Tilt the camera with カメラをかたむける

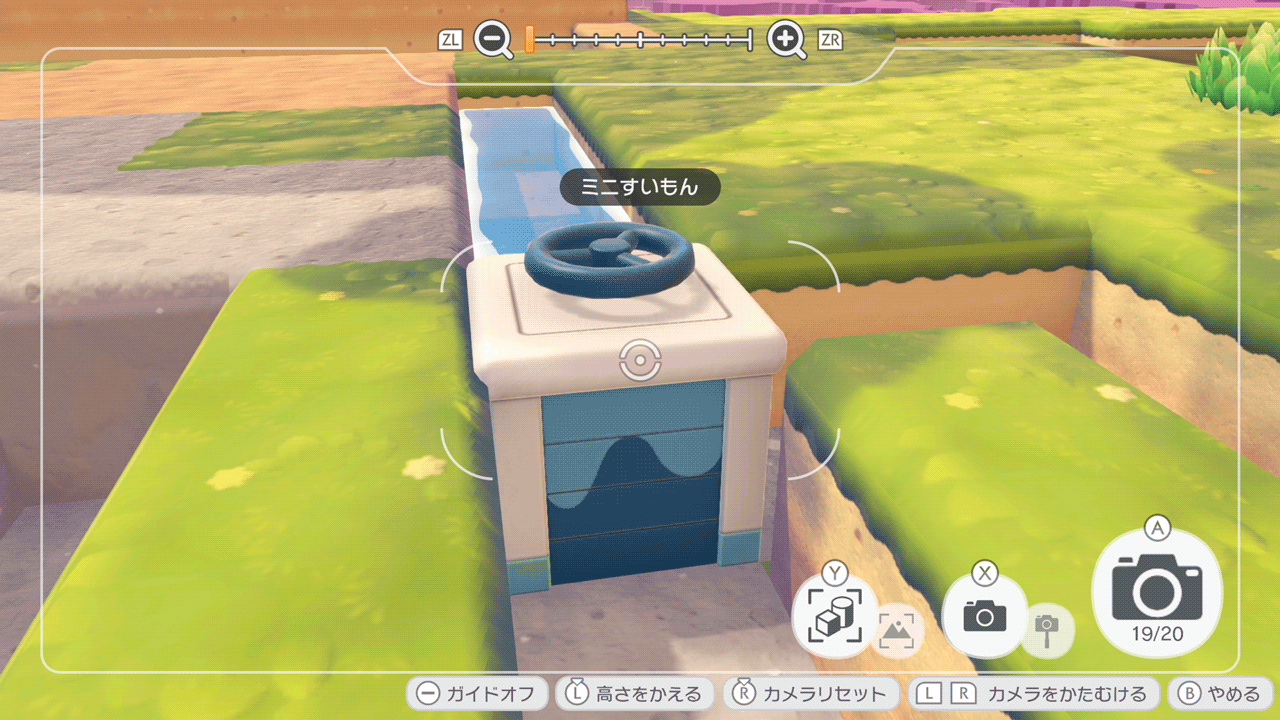(x=1034, y=694)
